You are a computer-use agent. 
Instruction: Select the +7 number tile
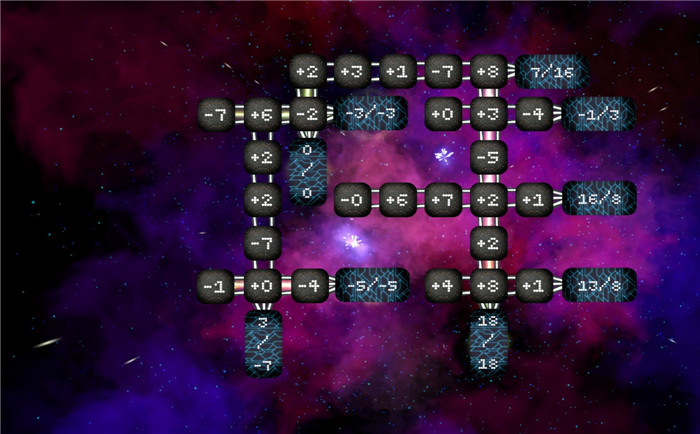pos(443,199)
